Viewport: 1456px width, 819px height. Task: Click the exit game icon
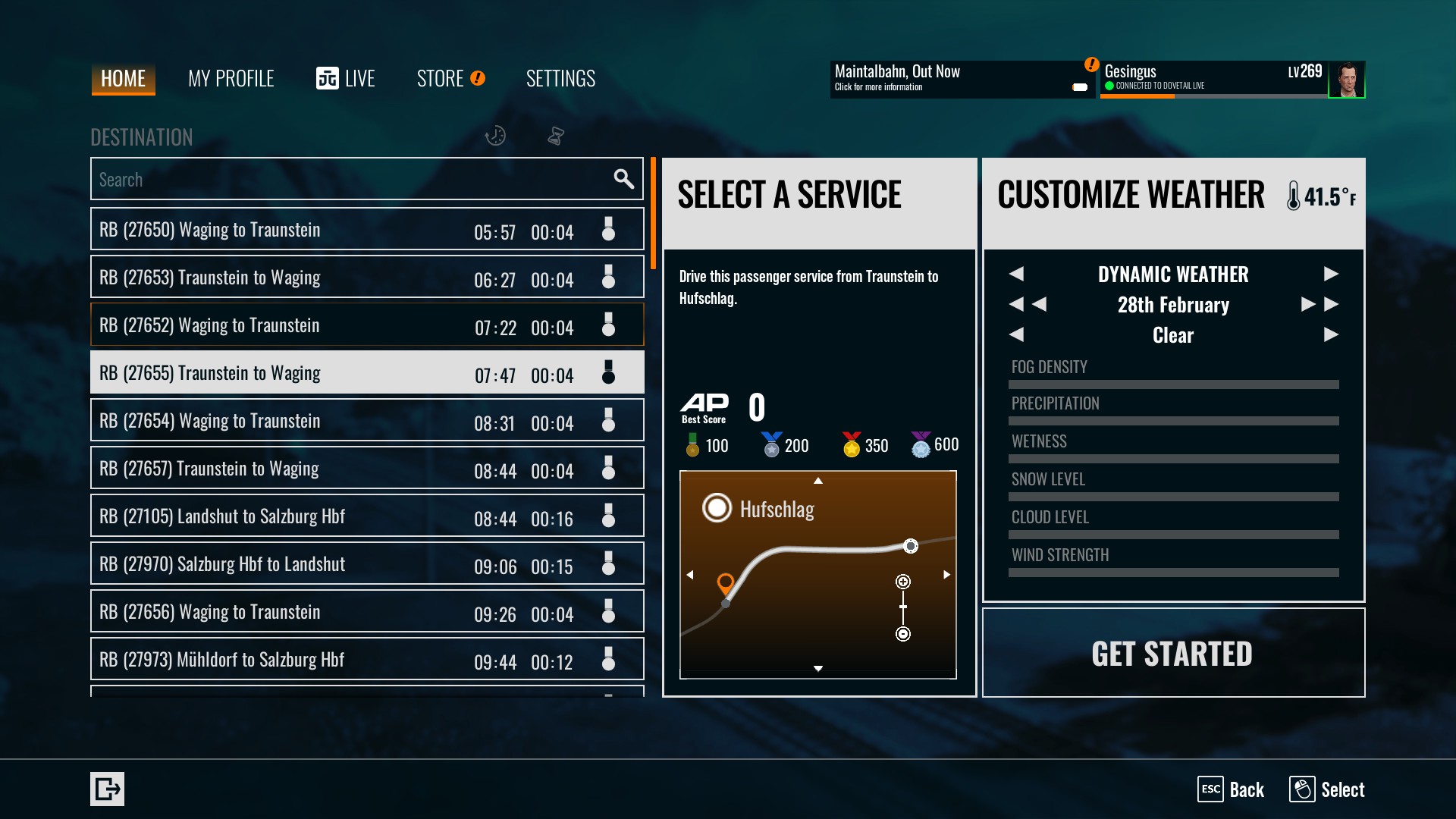(x=107, y=789)
